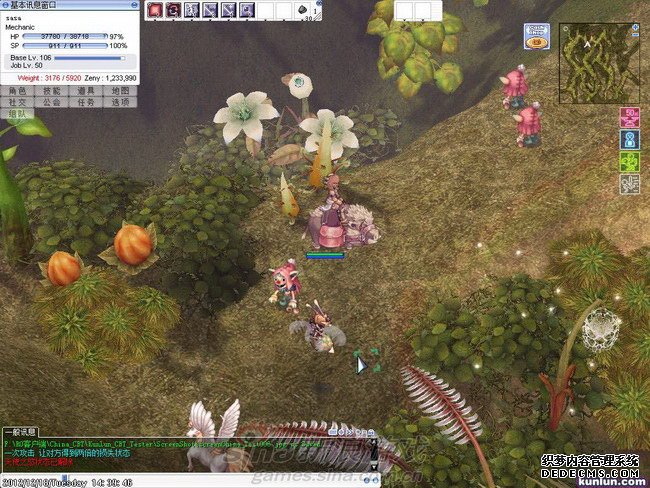Image resolution: width=650 pixels, height=488 pixels.
Task: Activate the first red hotbar skill
Action: click(155, 10)
